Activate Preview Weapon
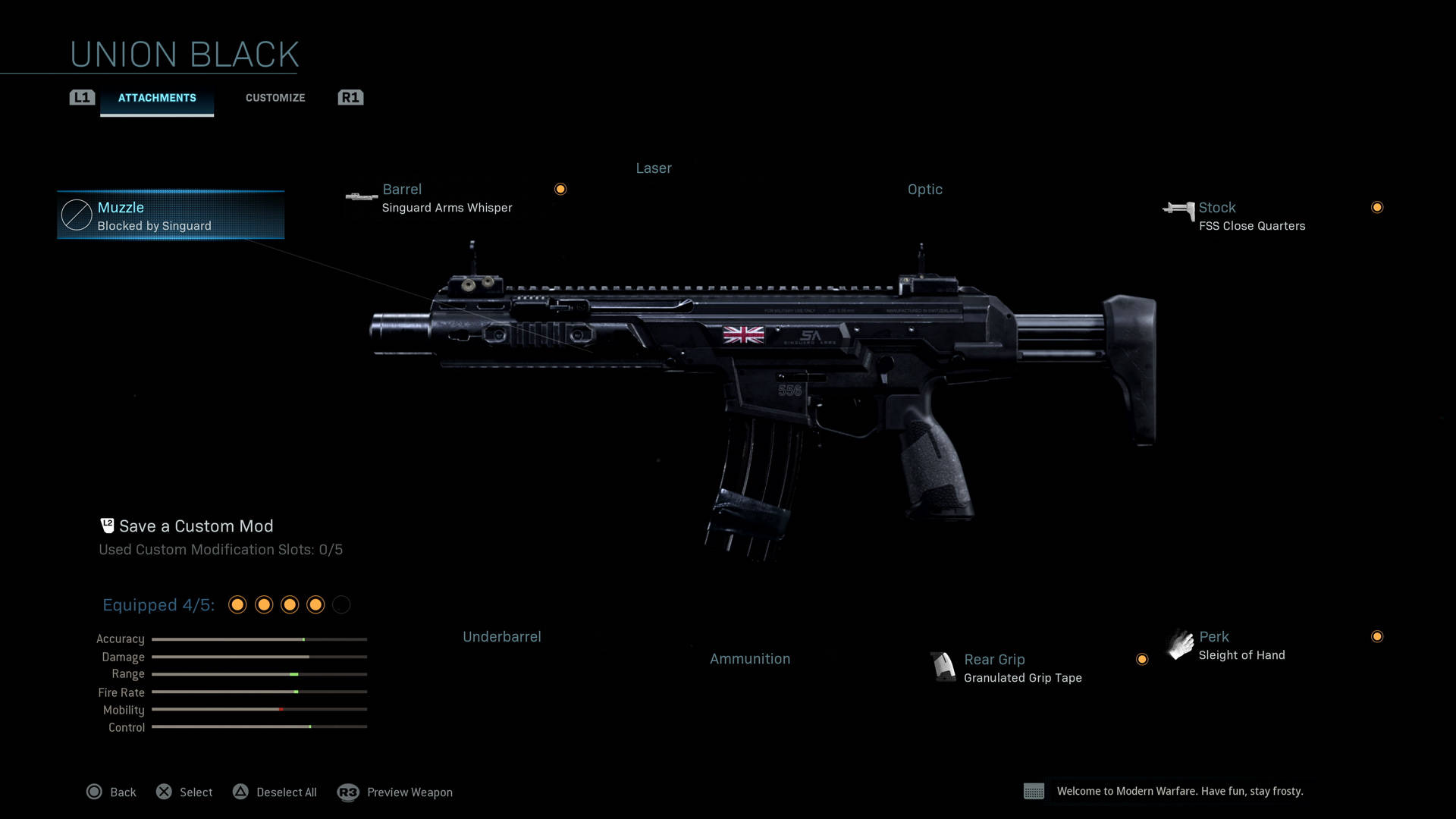 (x=396, y=792)
